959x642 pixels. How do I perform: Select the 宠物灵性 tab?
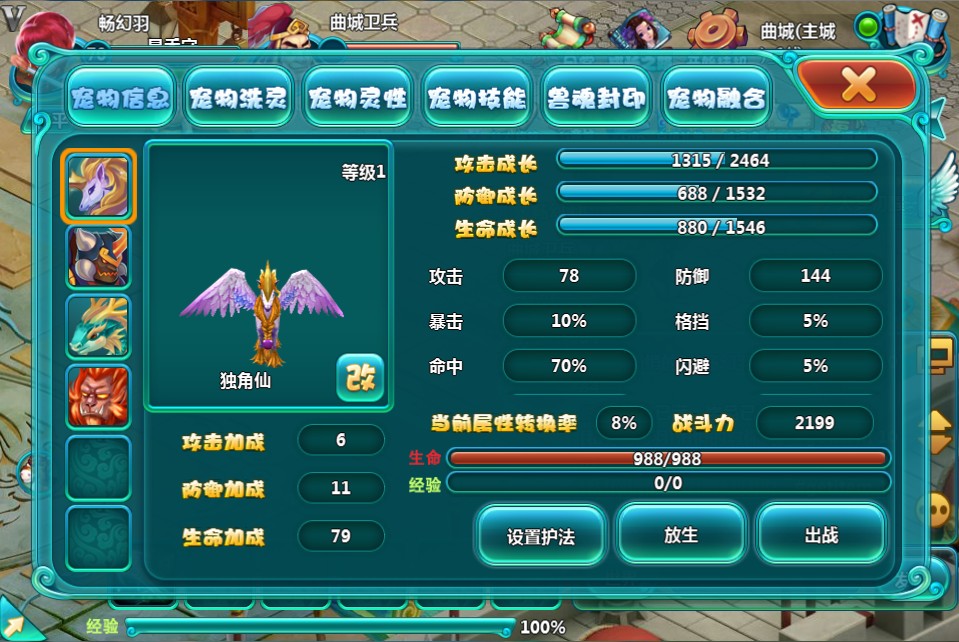[x=358, y=98]
